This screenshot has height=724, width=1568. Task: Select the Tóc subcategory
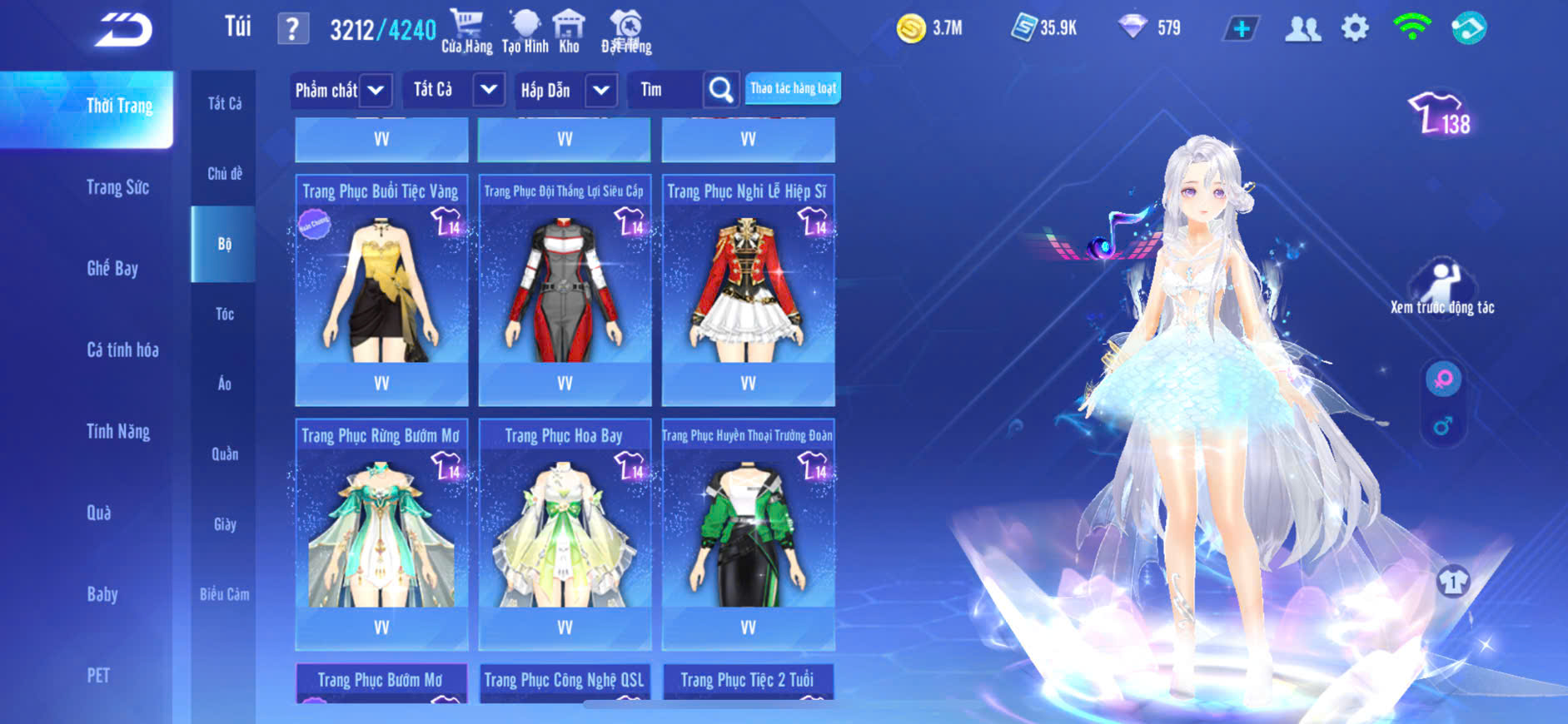point(224,314)
